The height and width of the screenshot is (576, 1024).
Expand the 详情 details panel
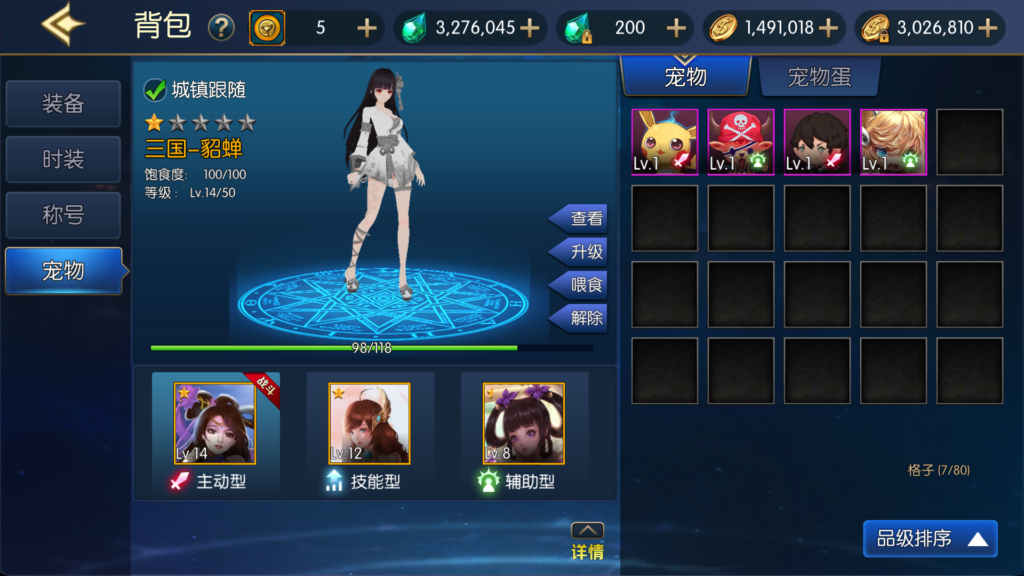click(x=587, y=541)
